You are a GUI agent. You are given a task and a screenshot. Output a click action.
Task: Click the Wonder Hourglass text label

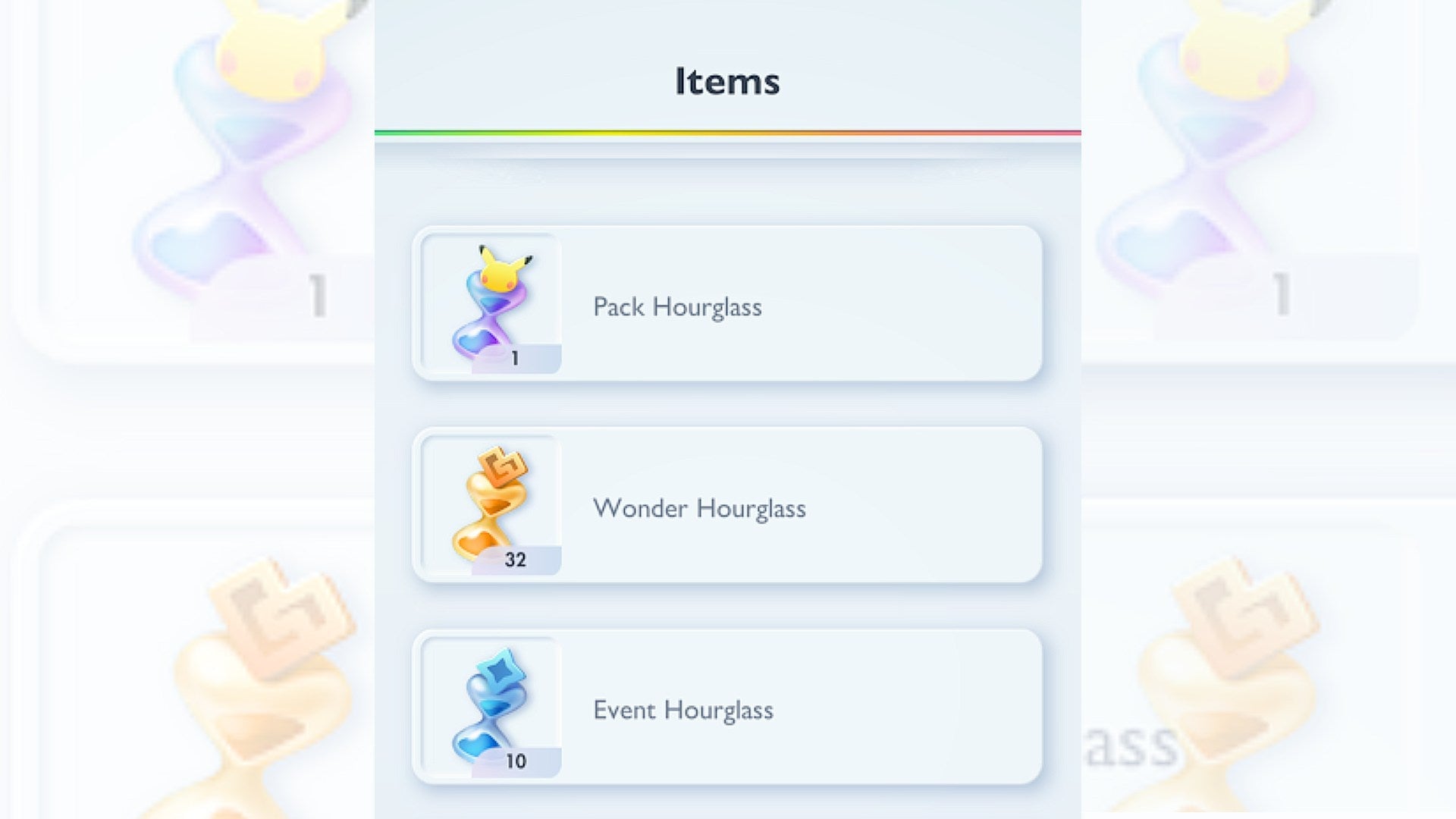[700, 508]
